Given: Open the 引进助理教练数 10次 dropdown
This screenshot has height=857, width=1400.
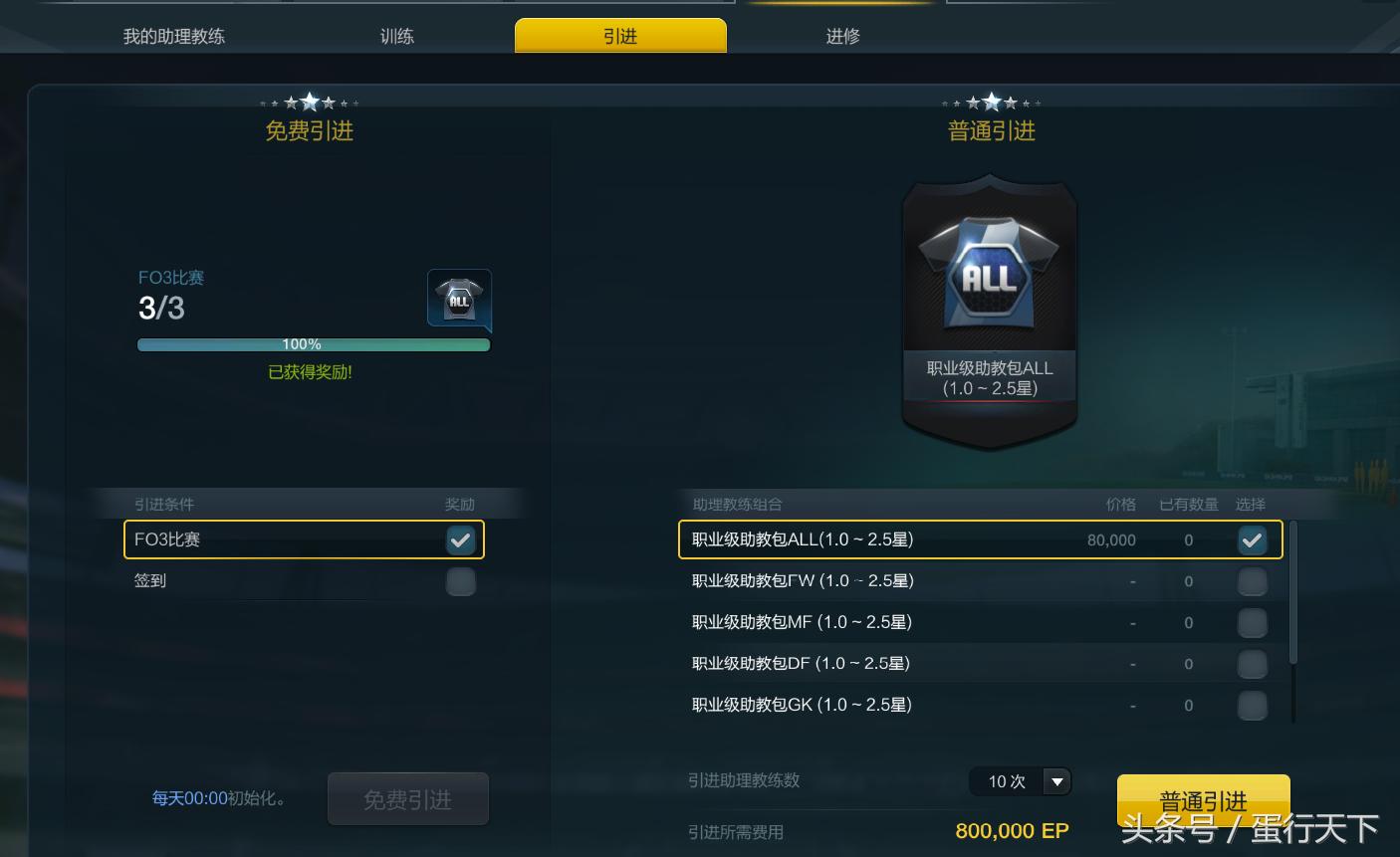Looking at the screenshot, I should click(1020, 781).
